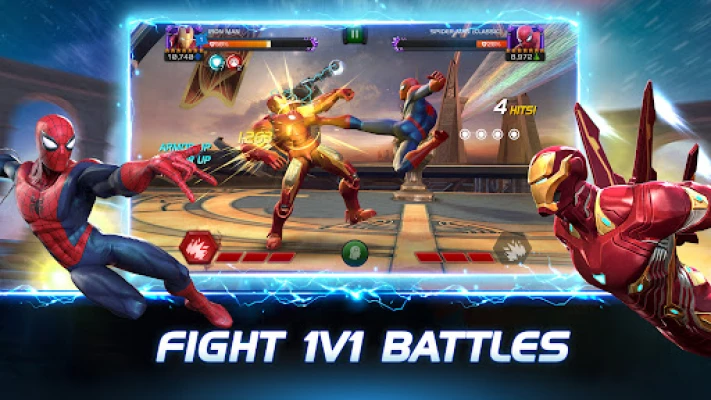The height and width of the screenshot is (400, 711).
Task: Click the greyed-out opponent special attack icon
Action: point(511,248)
